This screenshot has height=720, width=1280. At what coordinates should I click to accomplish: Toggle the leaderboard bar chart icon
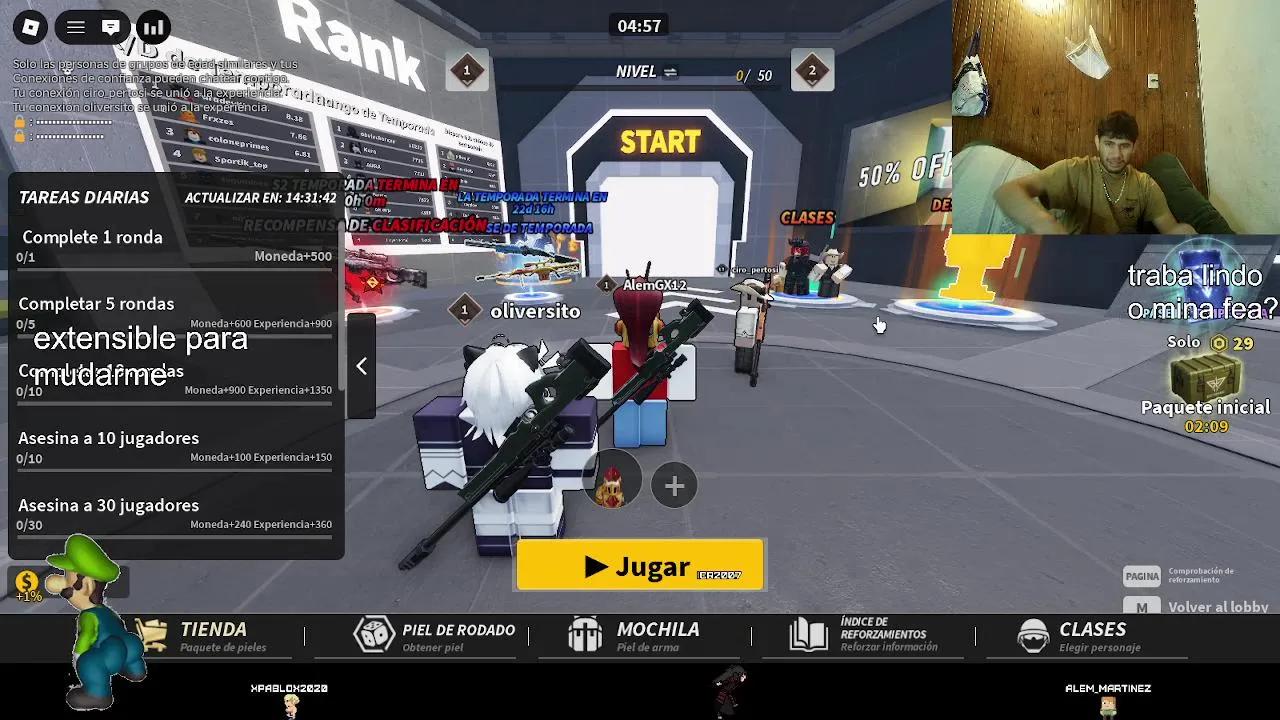pos(151,27)
